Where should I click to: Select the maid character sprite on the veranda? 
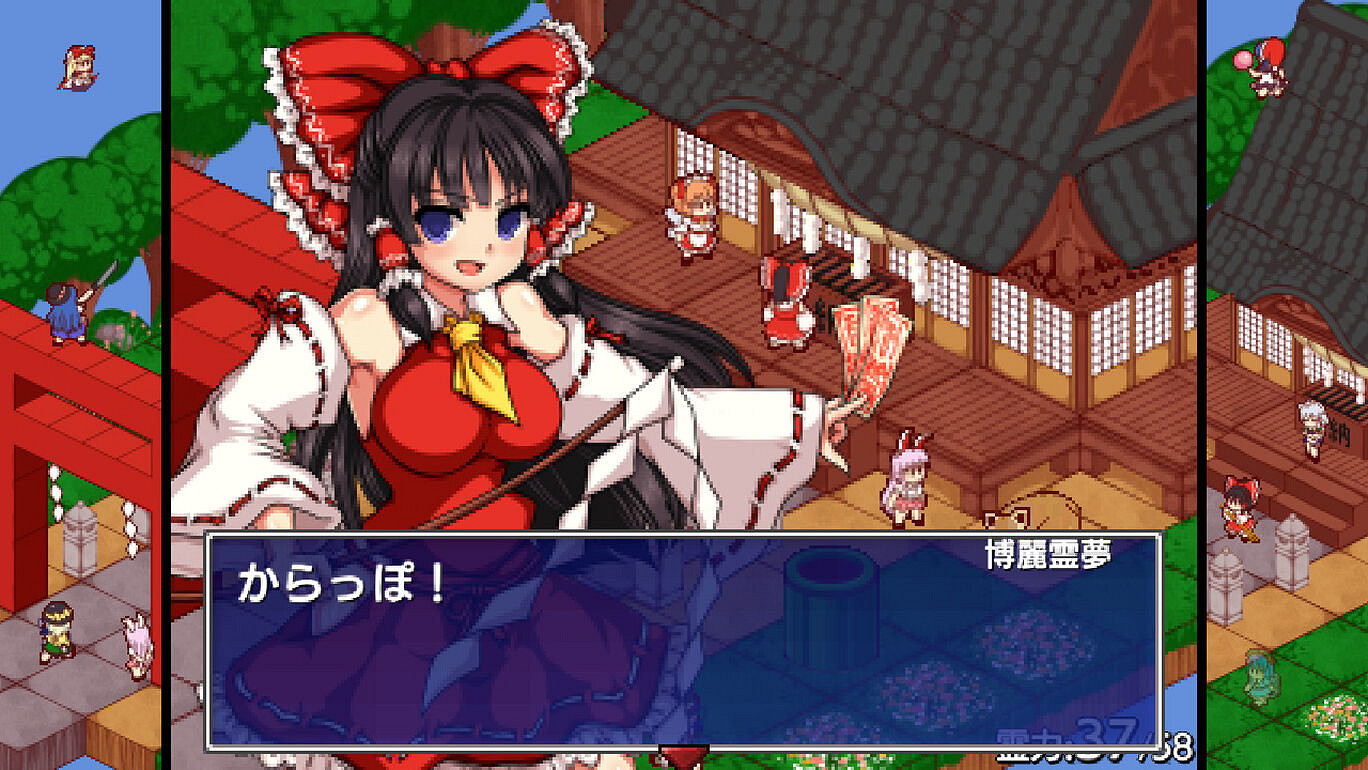click(x=690, y=220)
